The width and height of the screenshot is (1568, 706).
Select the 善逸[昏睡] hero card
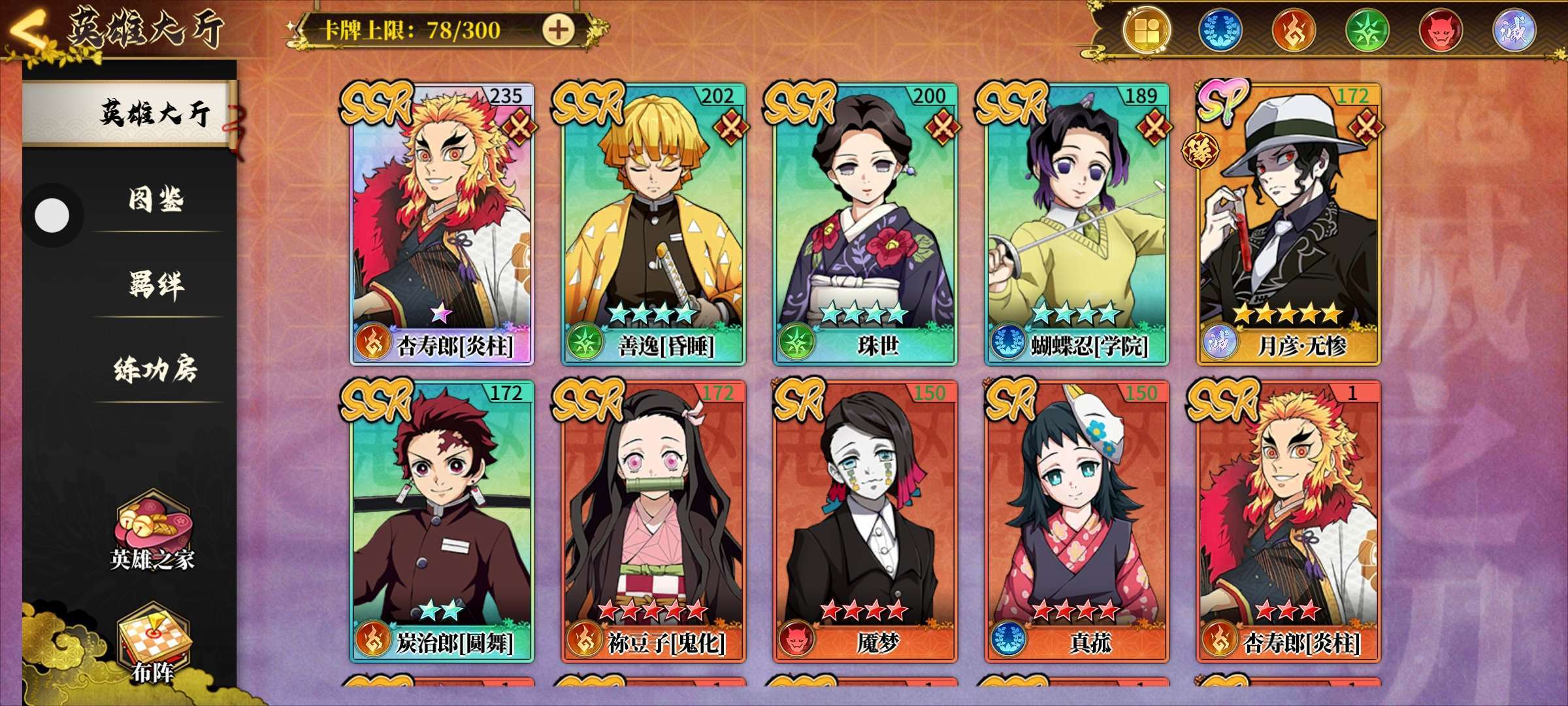point(653,222)
